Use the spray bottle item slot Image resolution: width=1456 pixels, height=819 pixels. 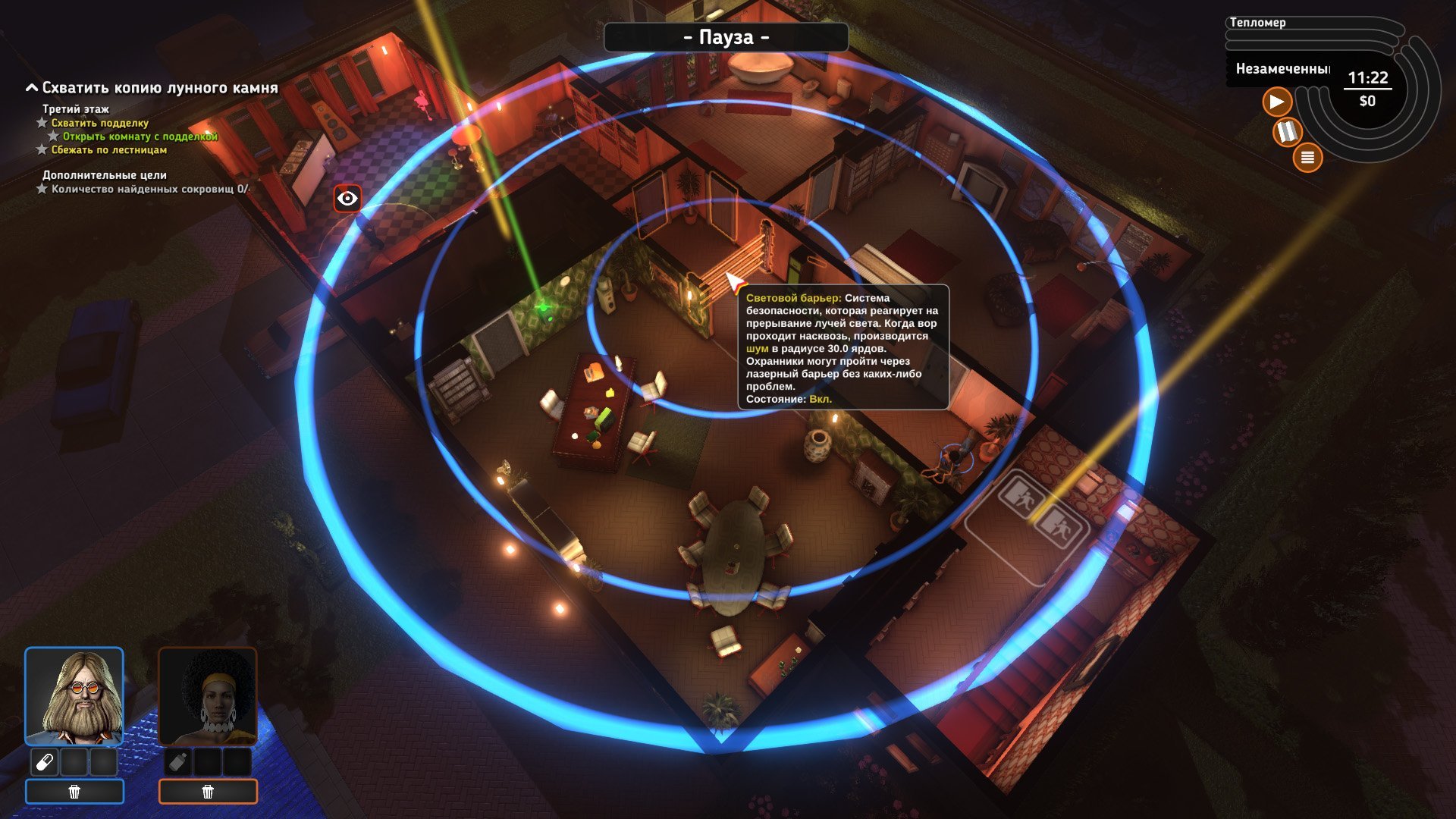pos(178,761)
